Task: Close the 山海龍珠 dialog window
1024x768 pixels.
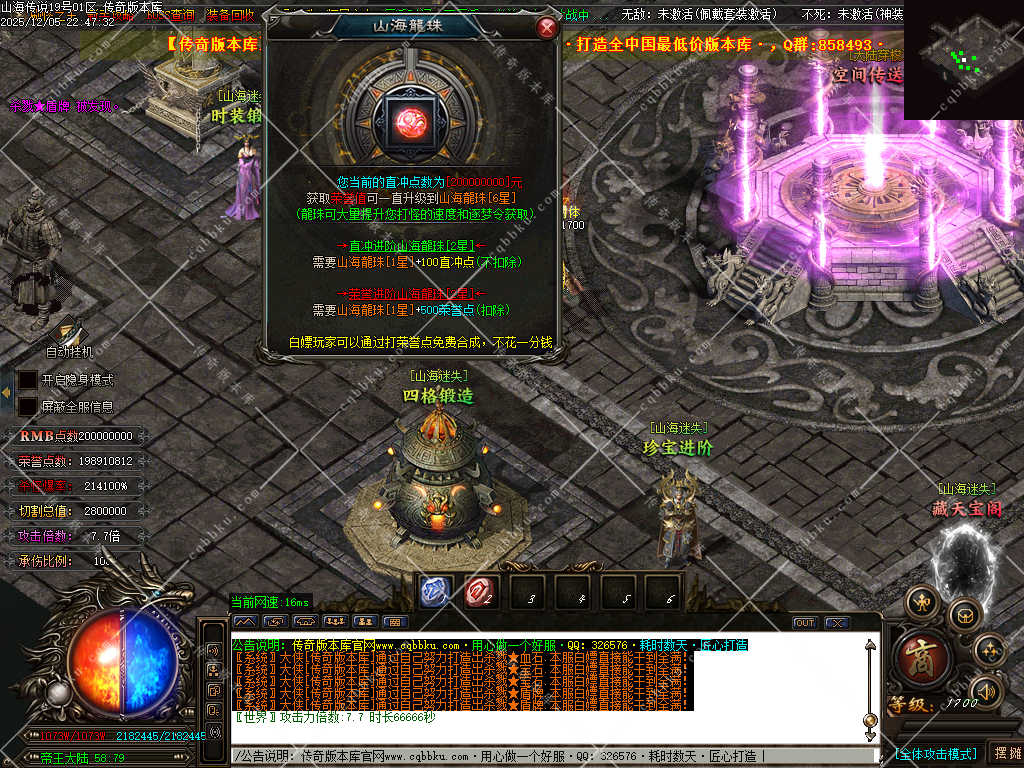Action: [x=547, y=28]
